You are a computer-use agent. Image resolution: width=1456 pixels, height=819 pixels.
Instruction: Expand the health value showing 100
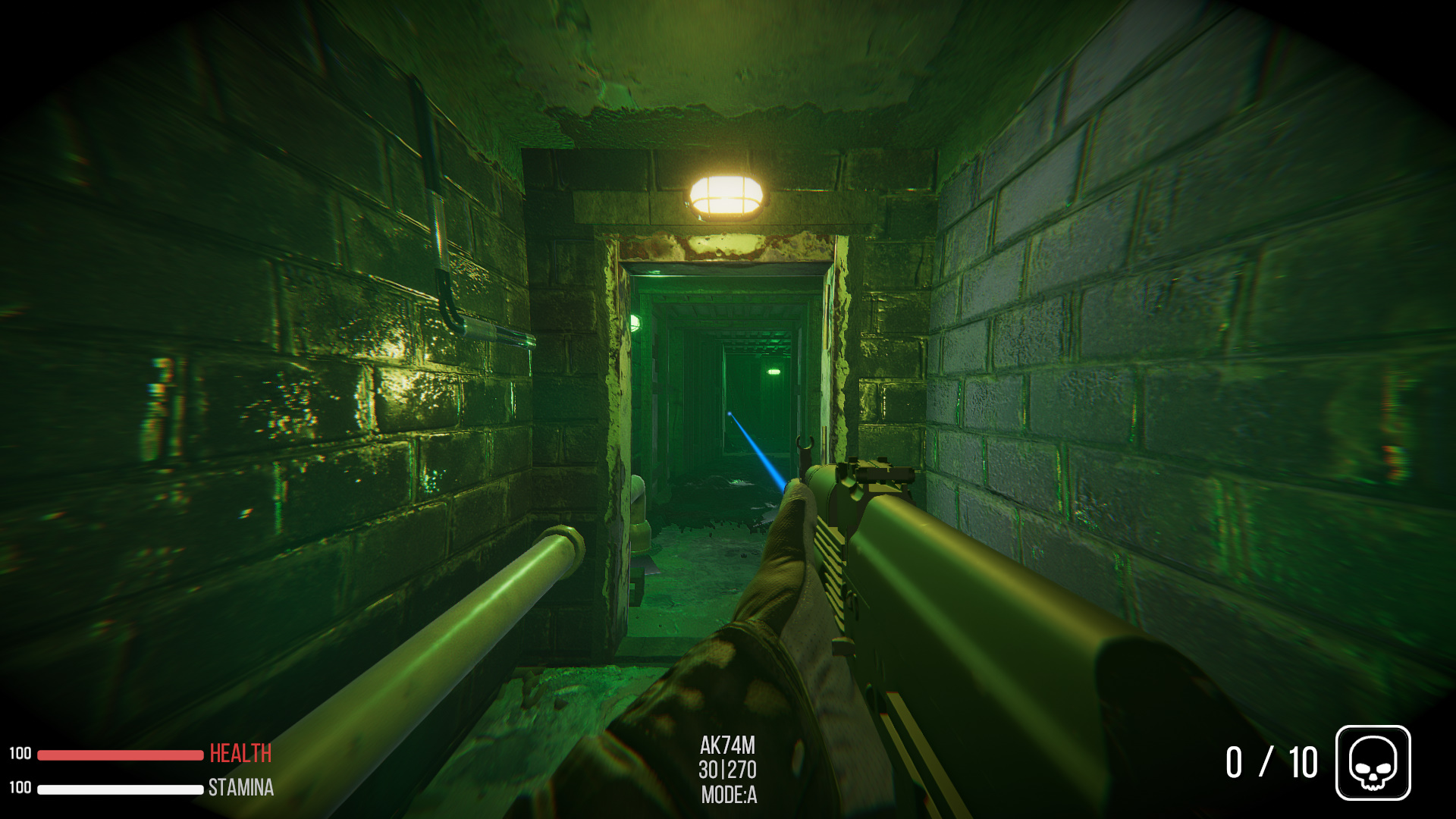(21, 754)
